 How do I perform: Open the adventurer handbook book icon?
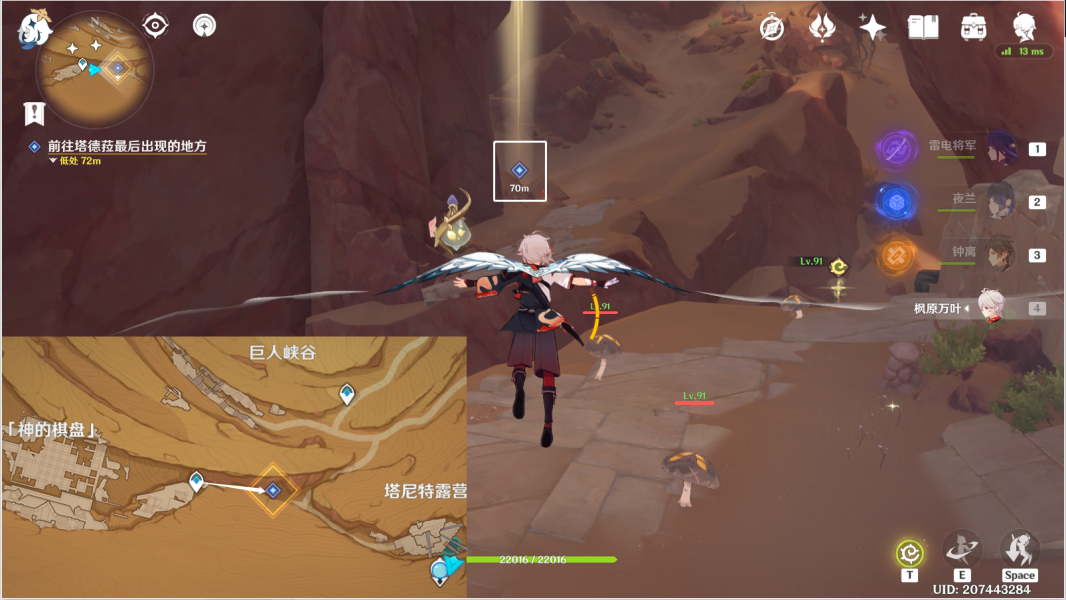pos(922,27)
